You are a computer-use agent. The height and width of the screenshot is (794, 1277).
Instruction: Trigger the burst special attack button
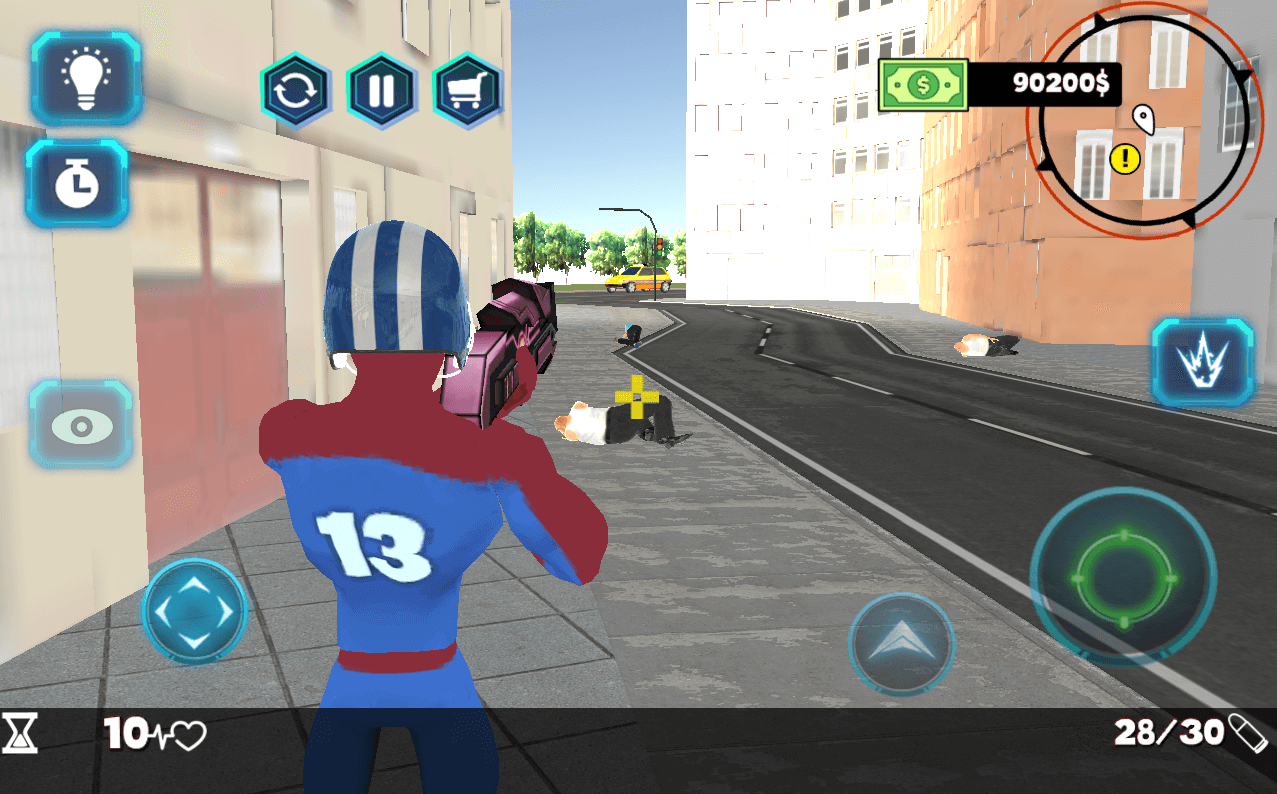coord(1202,364)
